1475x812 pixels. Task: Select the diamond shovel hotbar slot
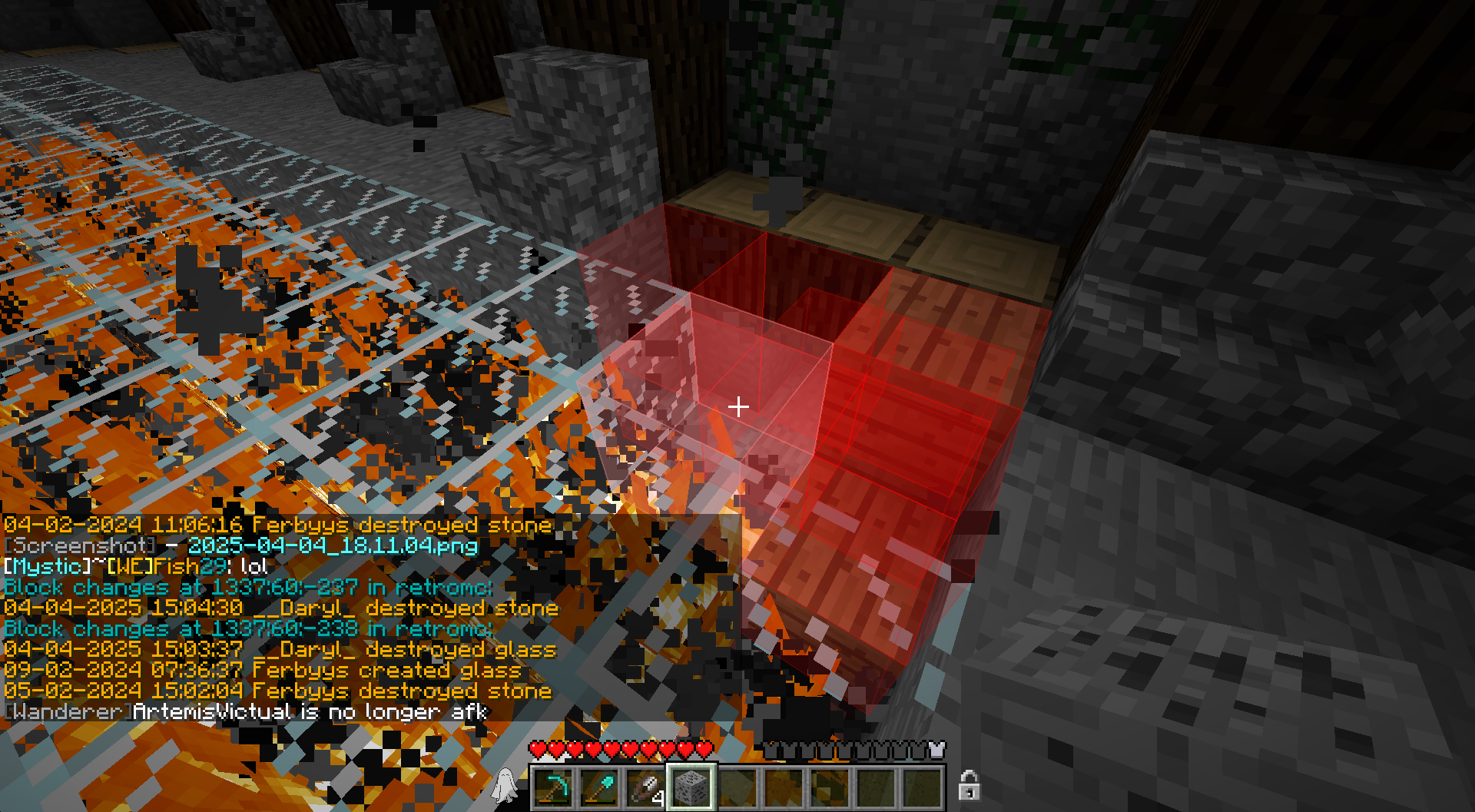click(598, 787)
